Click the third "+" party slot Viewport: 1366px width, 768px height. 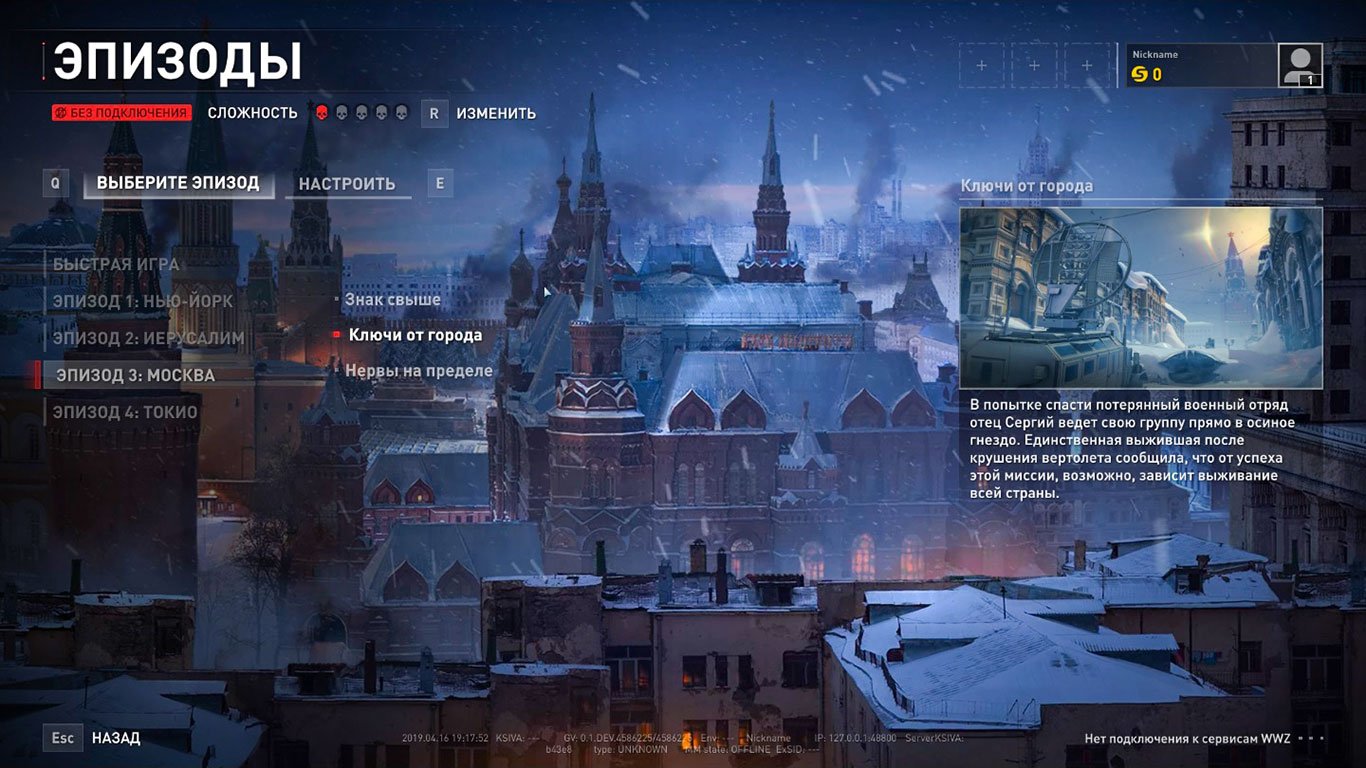point(1086,63)
